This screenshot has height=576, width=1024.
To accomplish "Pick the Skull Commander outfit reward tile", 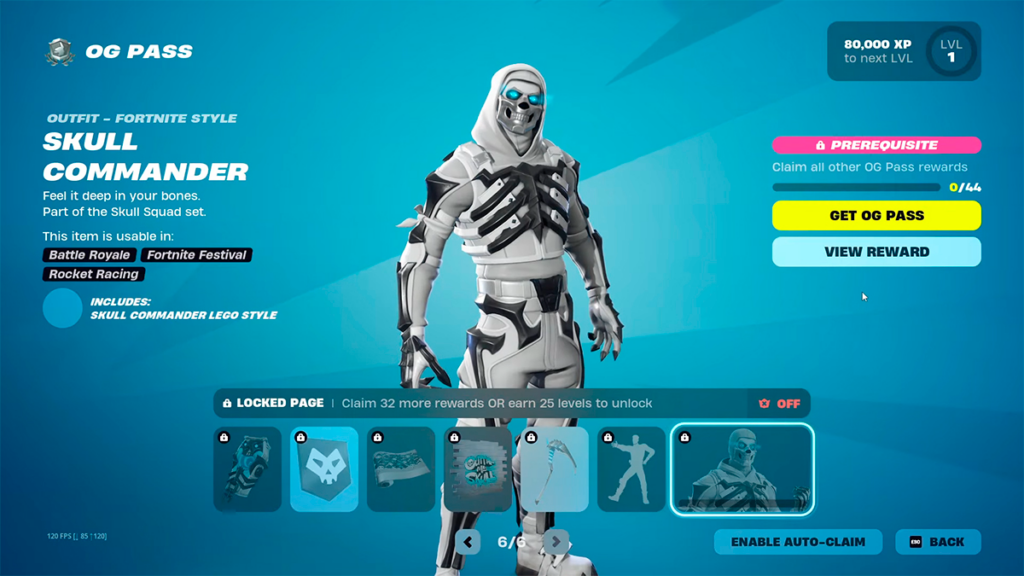I will point(742,469).
